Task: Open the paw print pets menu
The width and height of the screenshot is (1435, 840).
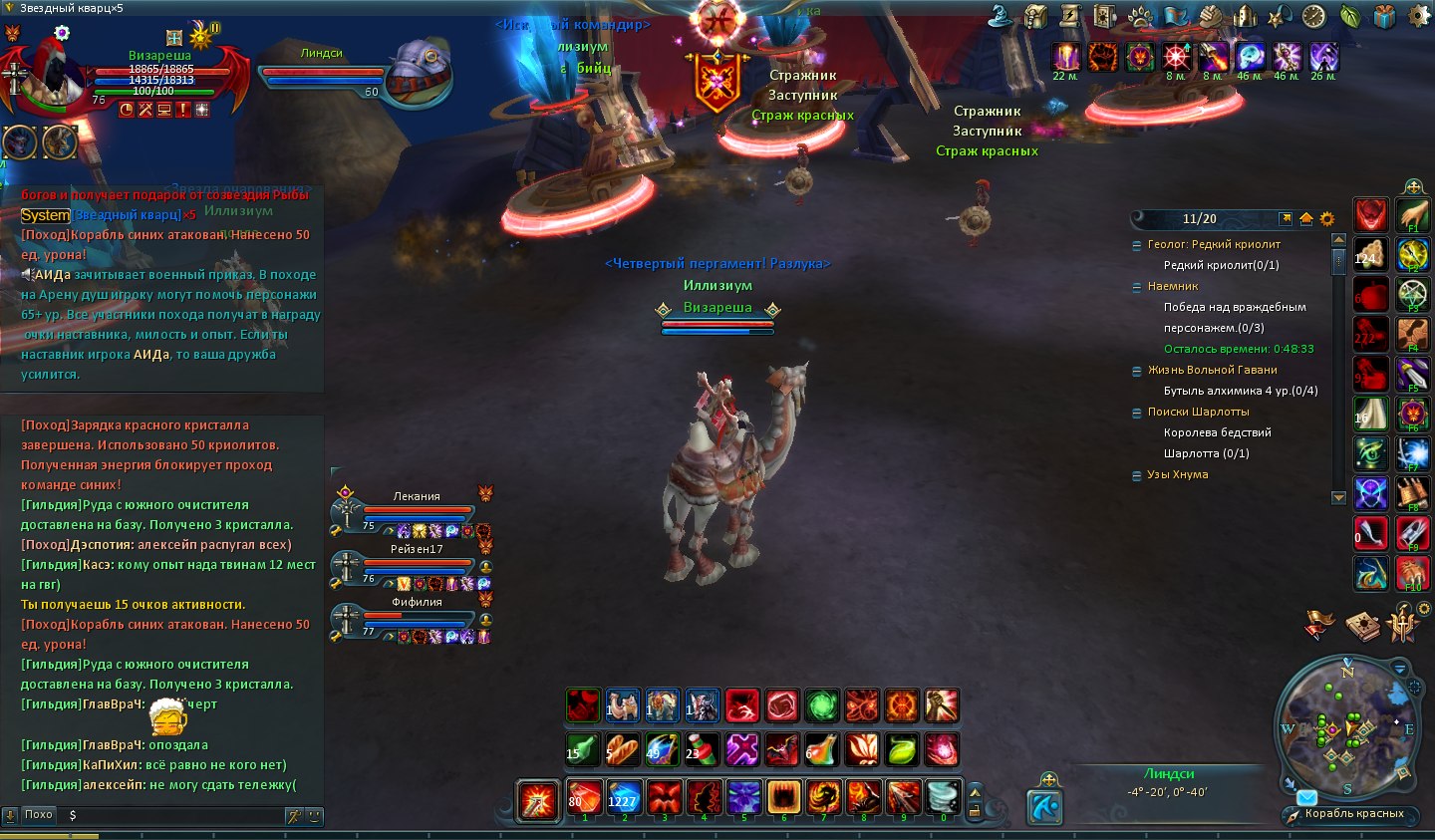Action: [1141, 16]
